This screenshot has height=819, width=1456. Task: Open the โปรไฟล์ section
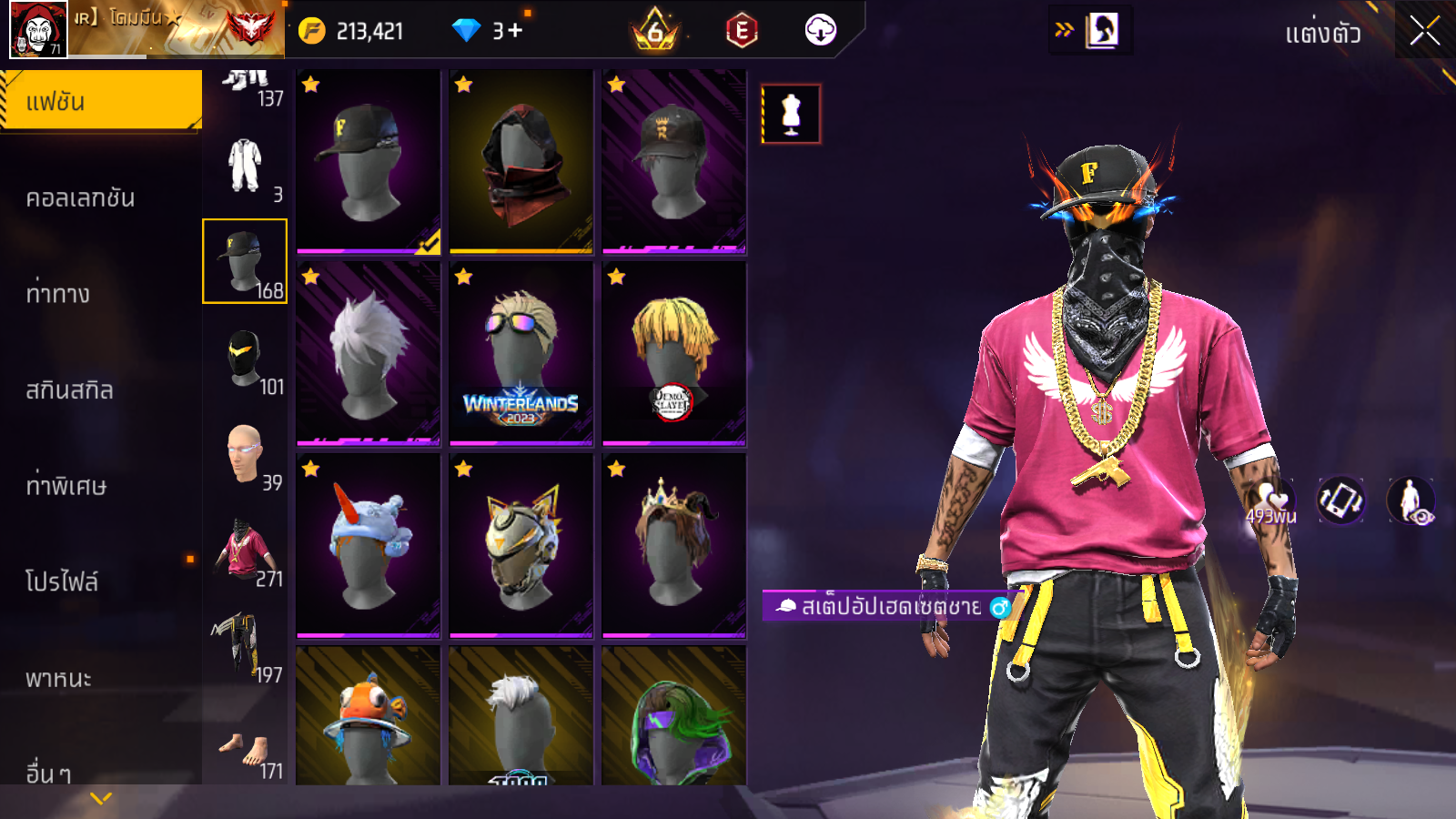[62, 581]
